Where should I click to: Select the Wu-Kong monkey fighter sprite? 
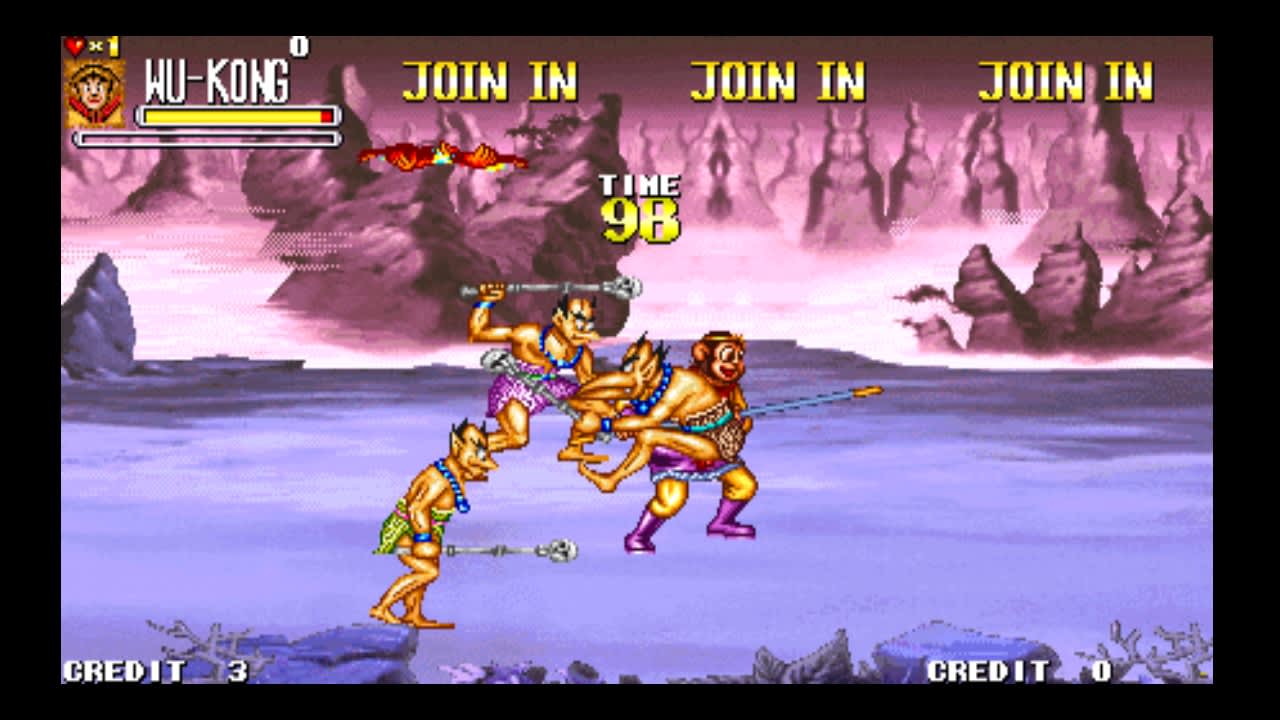710,420
